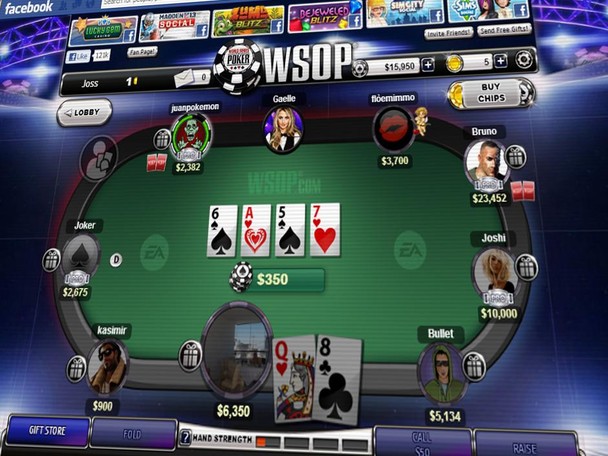This screenshot has height=456, width=608.
Task: Add chips using plus beside $15,950
Action: 428,65
